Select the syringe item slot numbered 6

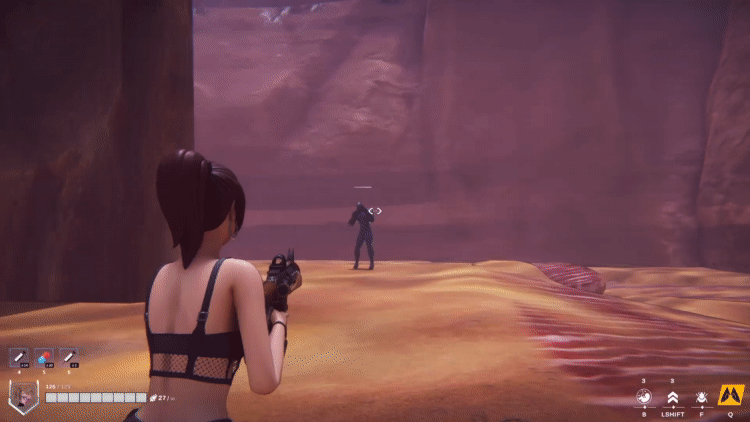tap(69, 357)
